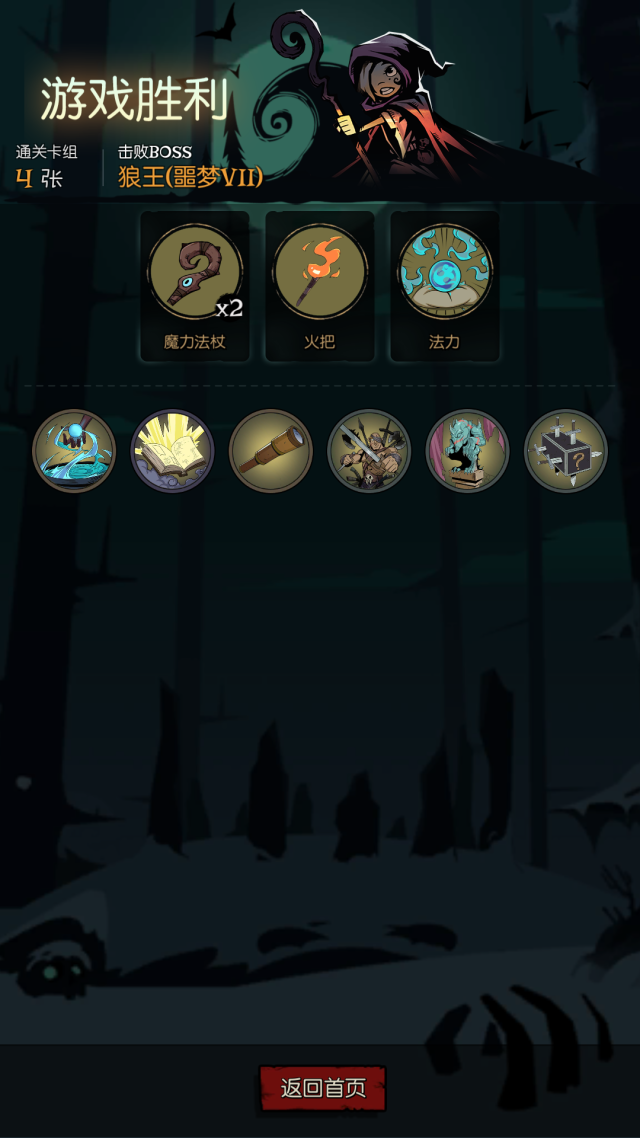The width and height of the screenshot is (640, 1138).
Task: Return to home with 返回首页 button
Action: point(322,1088)
